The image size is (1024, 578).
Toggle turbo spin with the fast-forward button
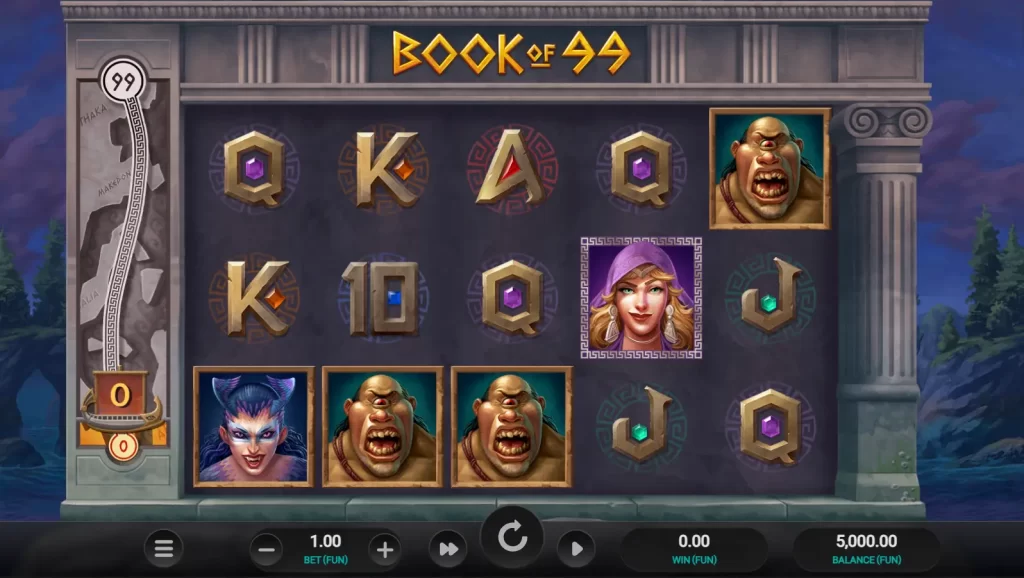pyautogui.click(x=449, y=548)
